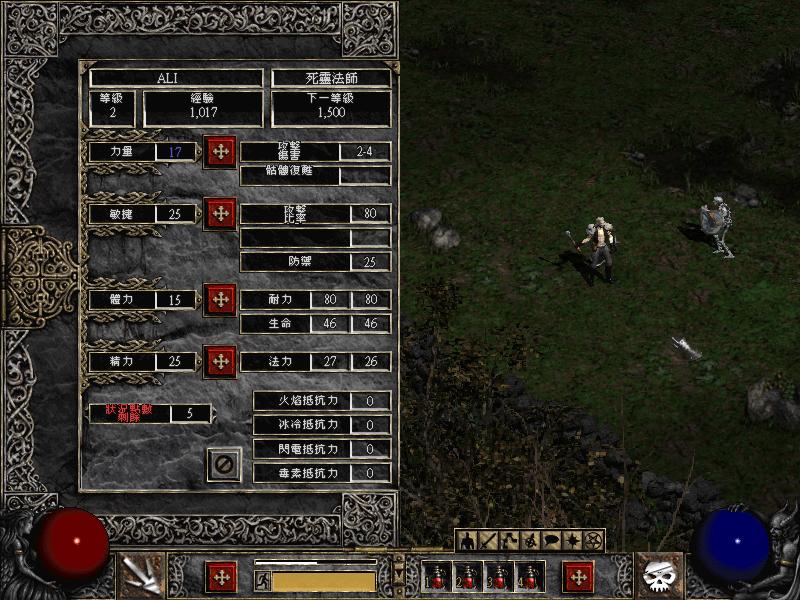Click the new stat points button in the bottom bar

[220, 577]
